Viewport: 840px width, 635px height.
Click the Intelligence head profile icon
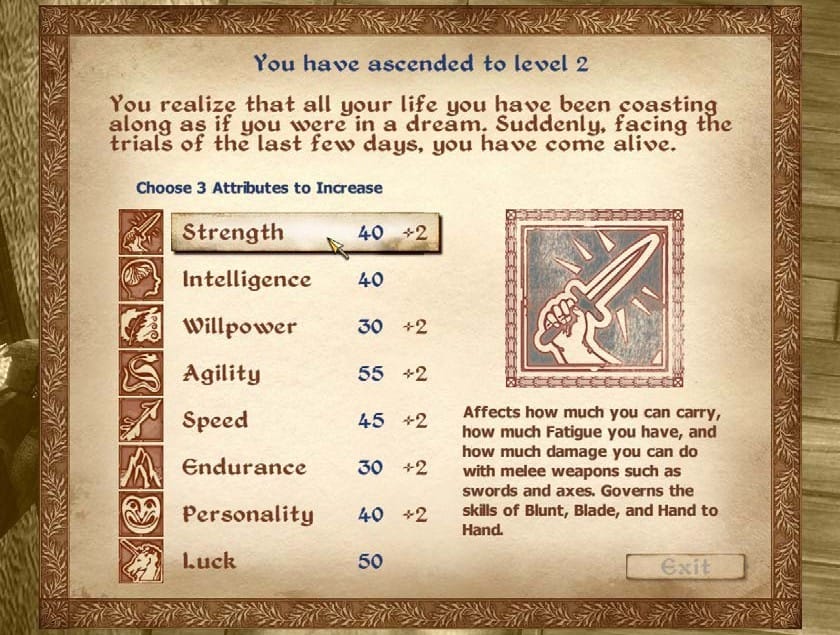(141, 279)
